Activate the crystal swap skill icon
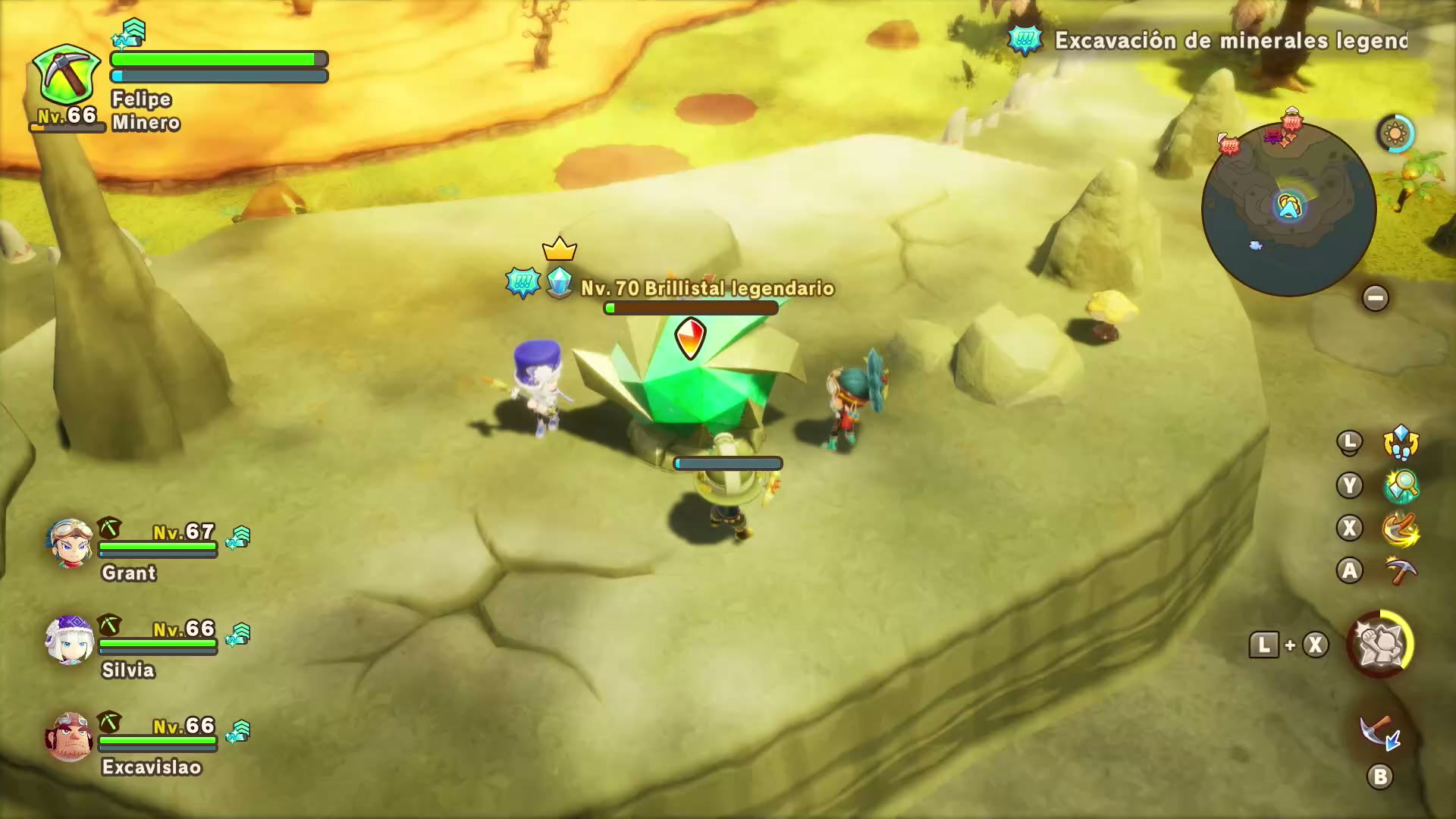1456x819 pixels. pos(1401,442)
